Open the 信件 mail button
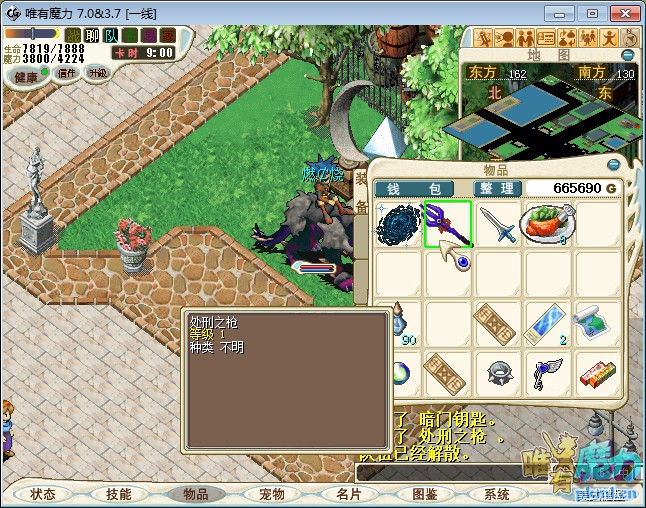 click(x=68, y=73)
